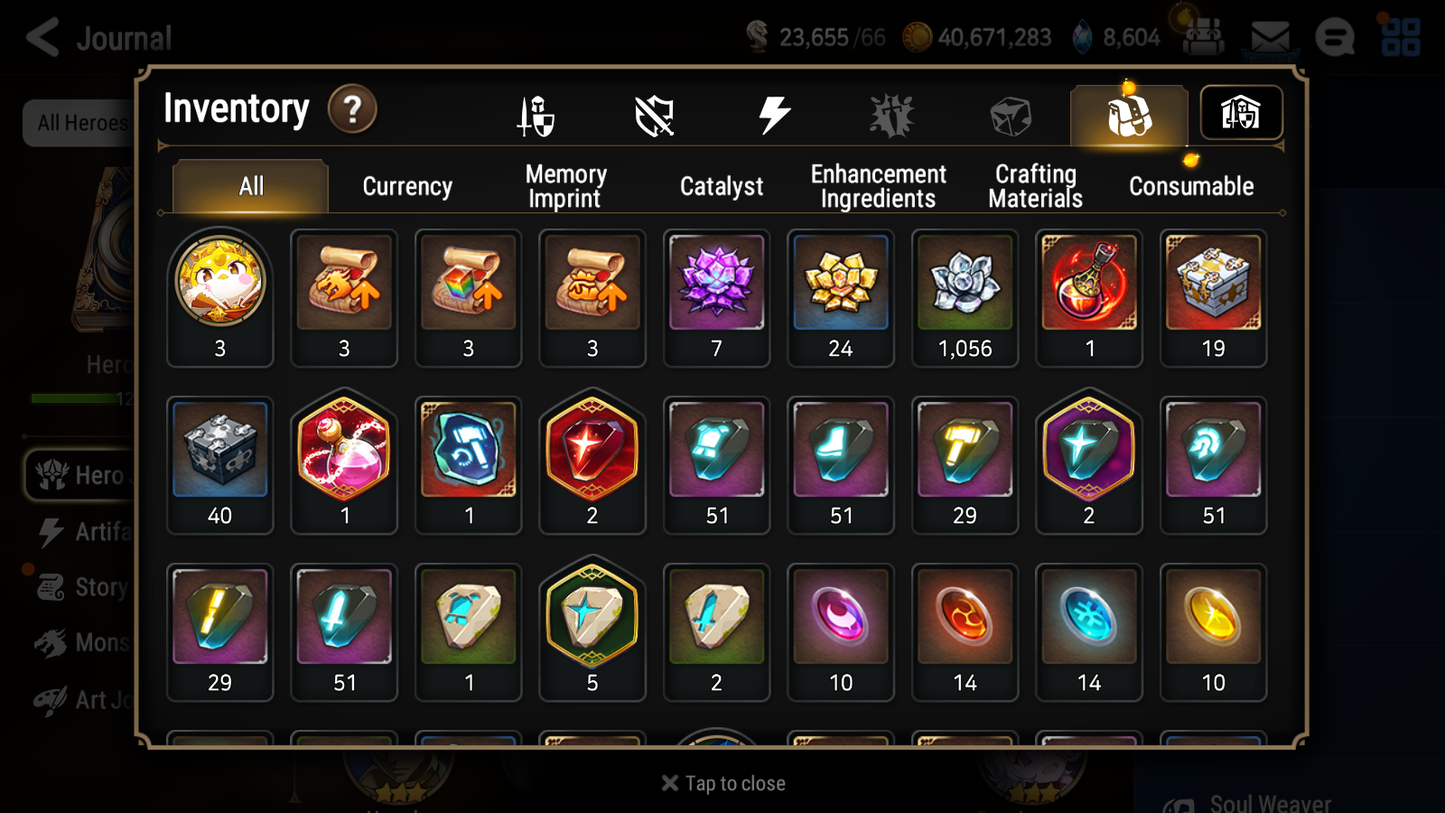Viewport: 1445px width, 813px height.
Task: Switch to the Catalyst tab
Action: (722, 185)
